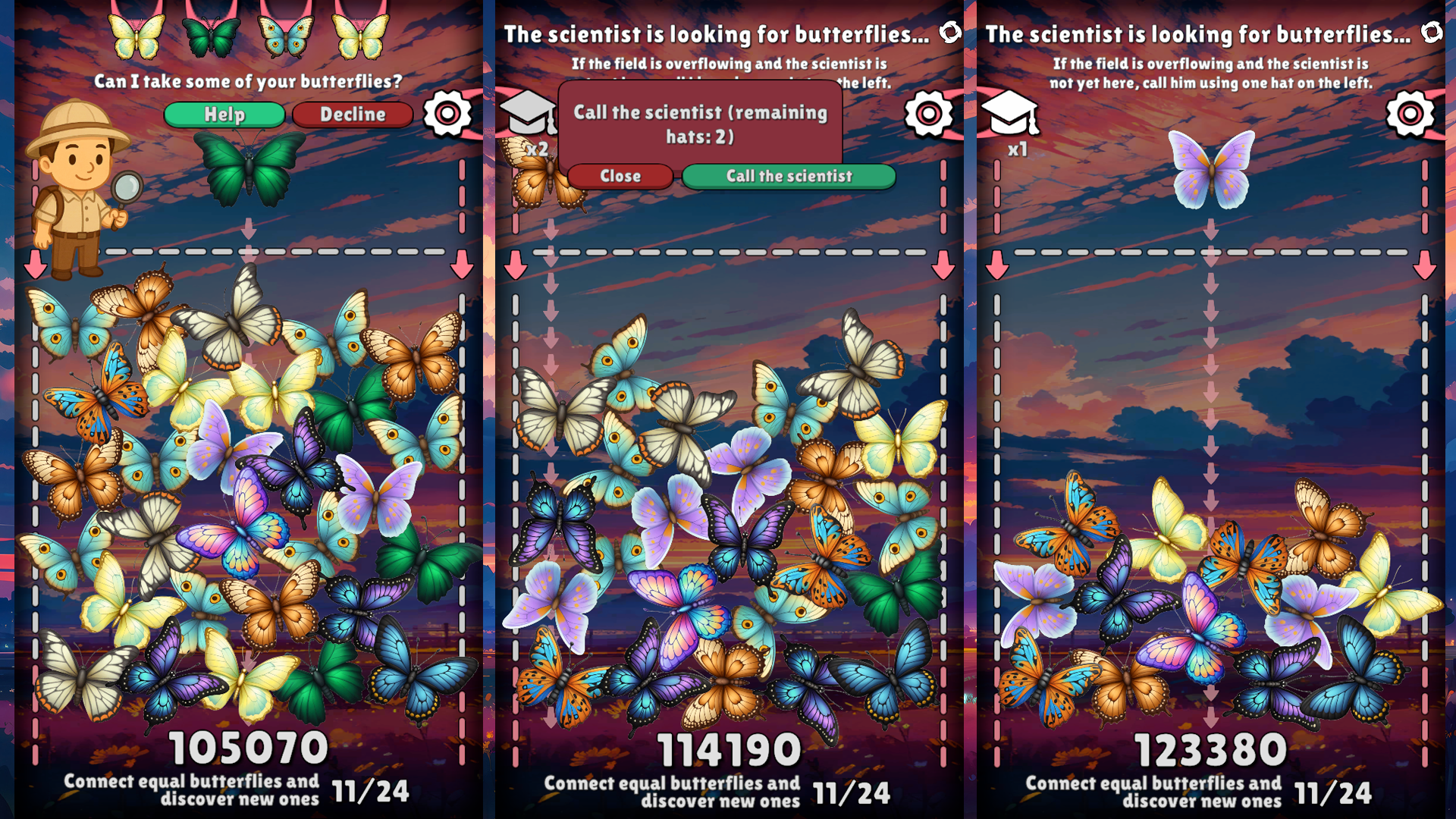Screen dimensions: 1456x819
Task: Click the 11/24 discovery counter on the left
Action: tap(369, 791)
